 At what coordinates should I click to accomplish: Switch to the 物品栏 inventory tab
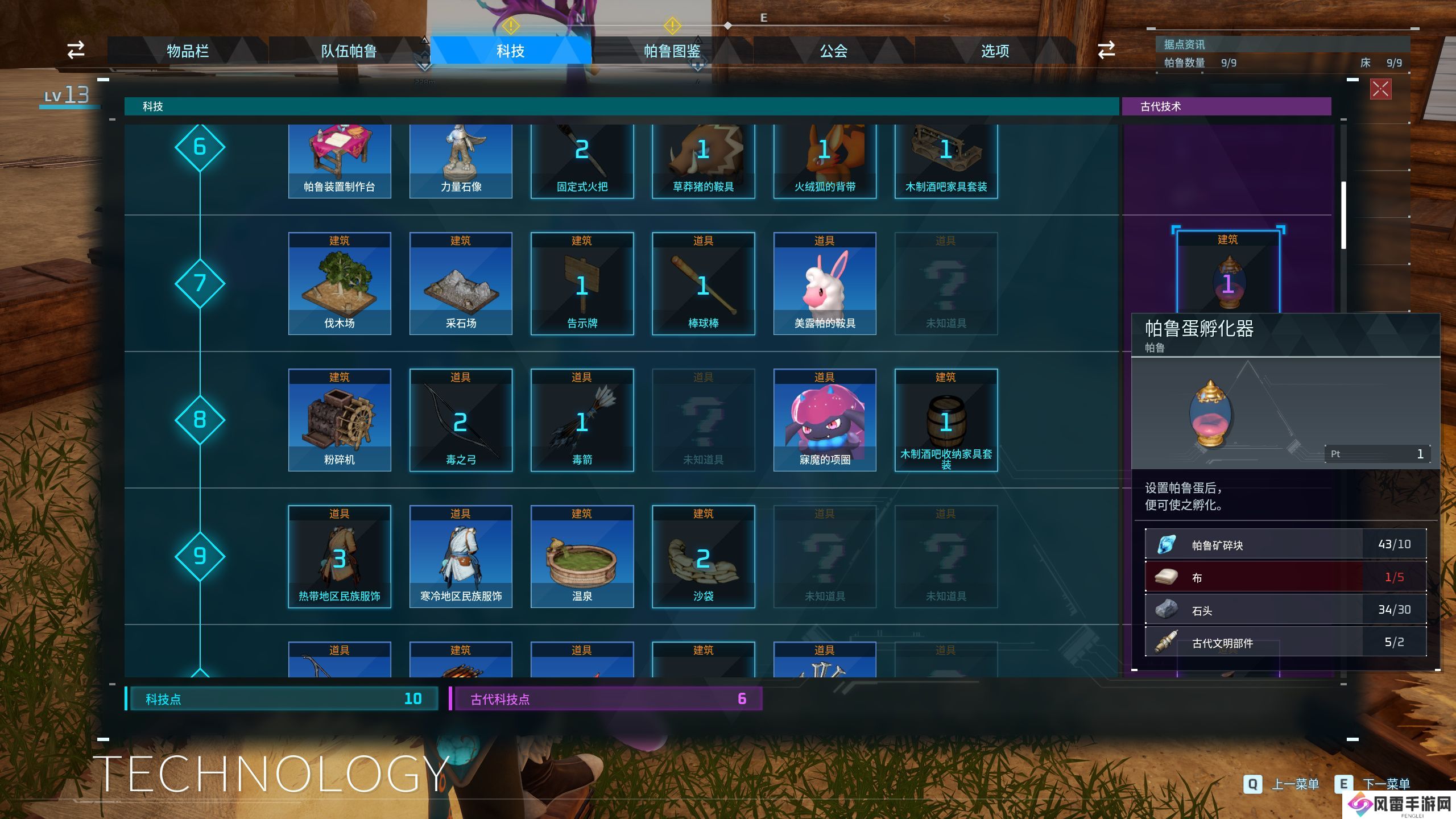pos(188,51)
